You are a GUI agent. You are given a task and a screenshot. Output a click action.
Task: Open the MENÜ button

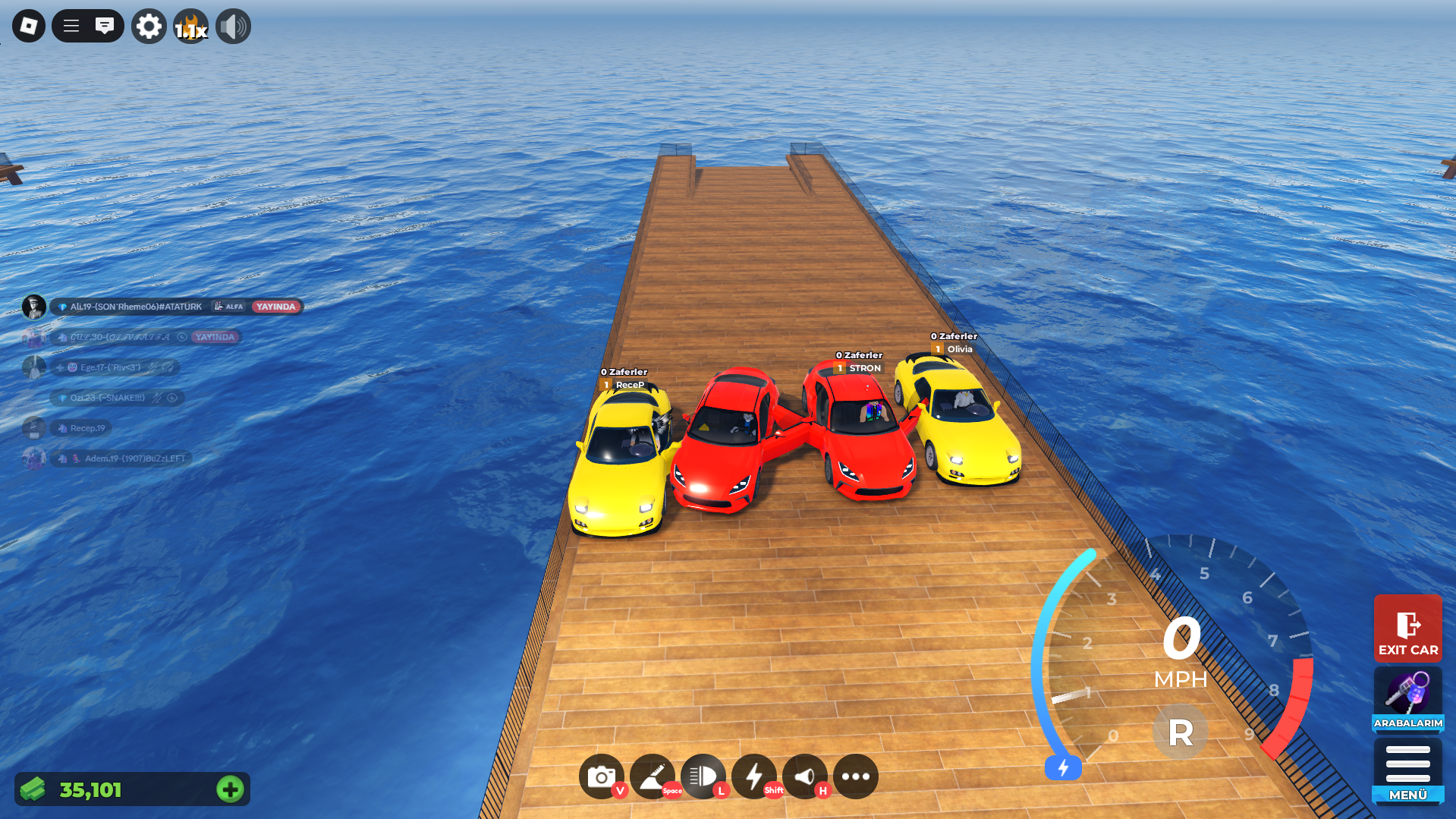(1407, 770)
